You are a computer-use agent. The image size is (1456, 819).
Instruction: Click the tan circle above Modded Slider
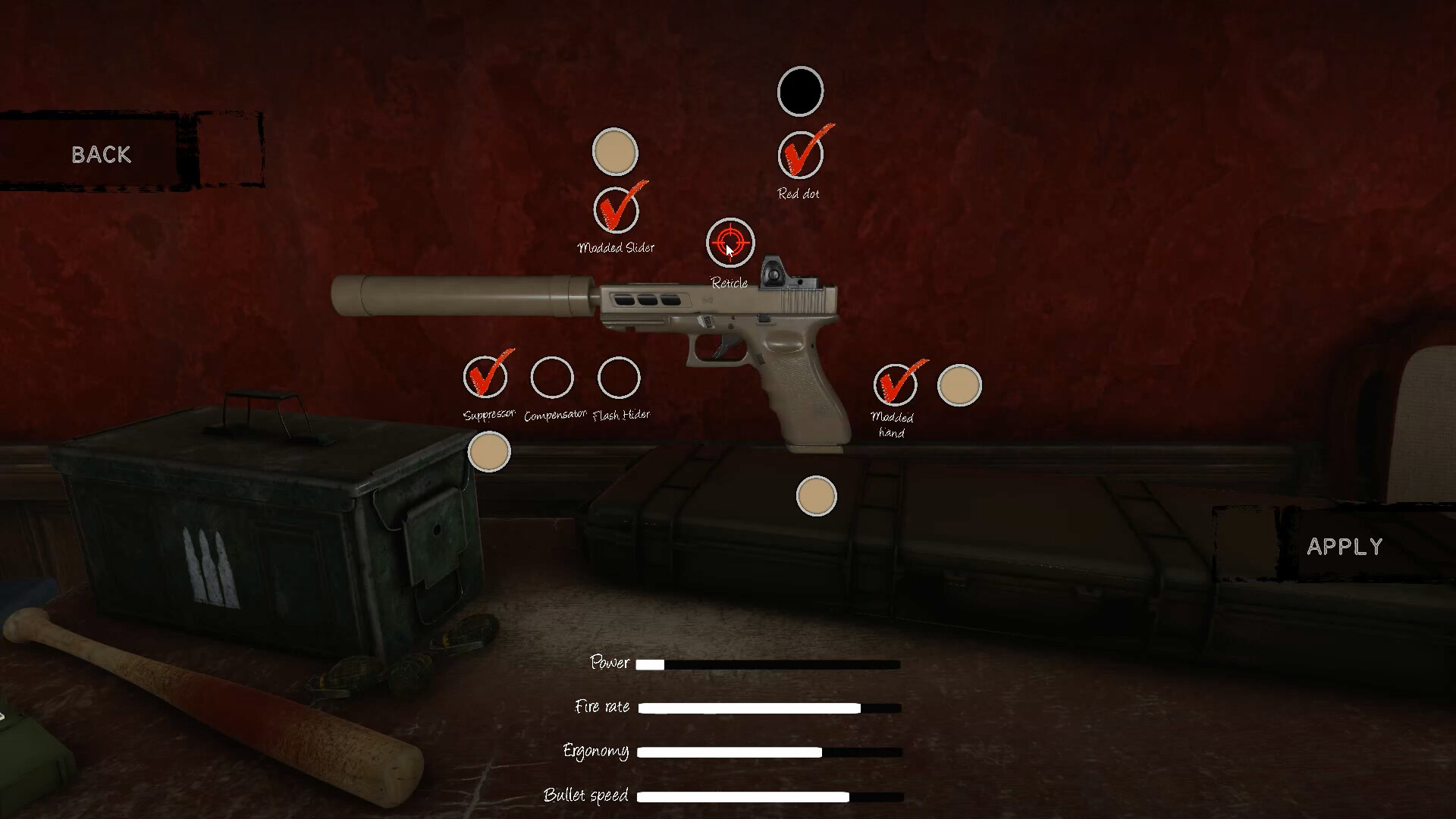(x=615, y=151)
